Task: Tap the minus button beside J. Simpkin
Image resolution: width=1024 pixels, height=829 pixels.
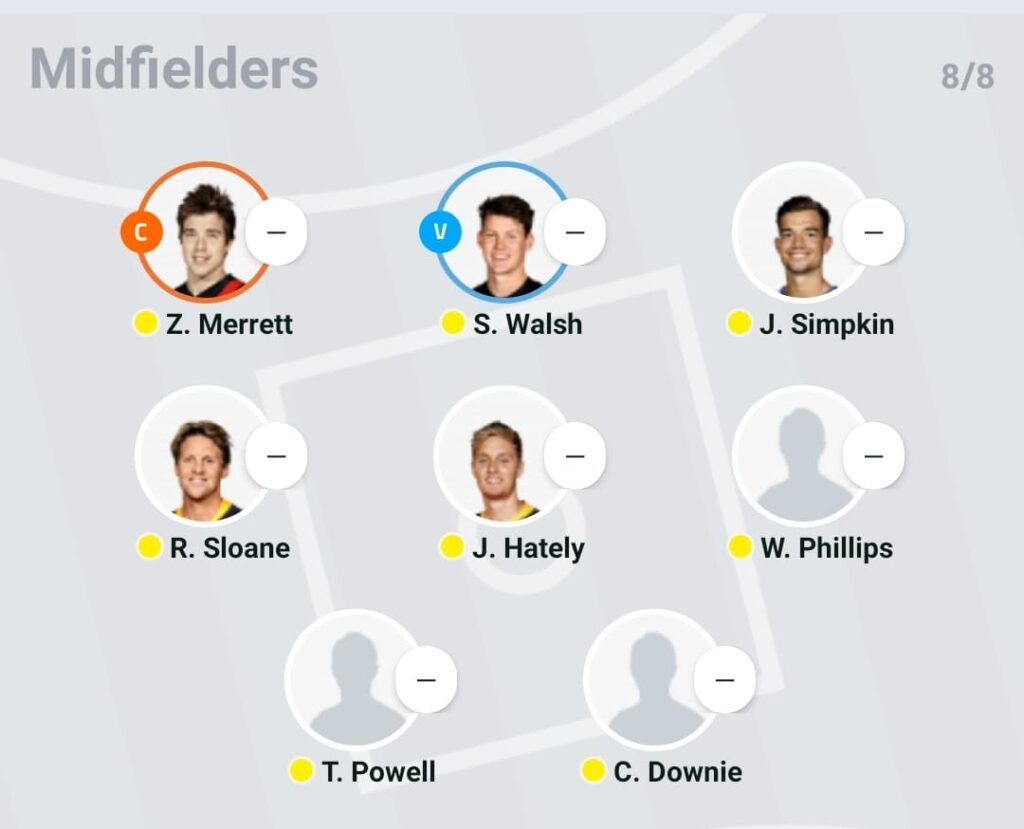Action: click(x=873, y=232)
